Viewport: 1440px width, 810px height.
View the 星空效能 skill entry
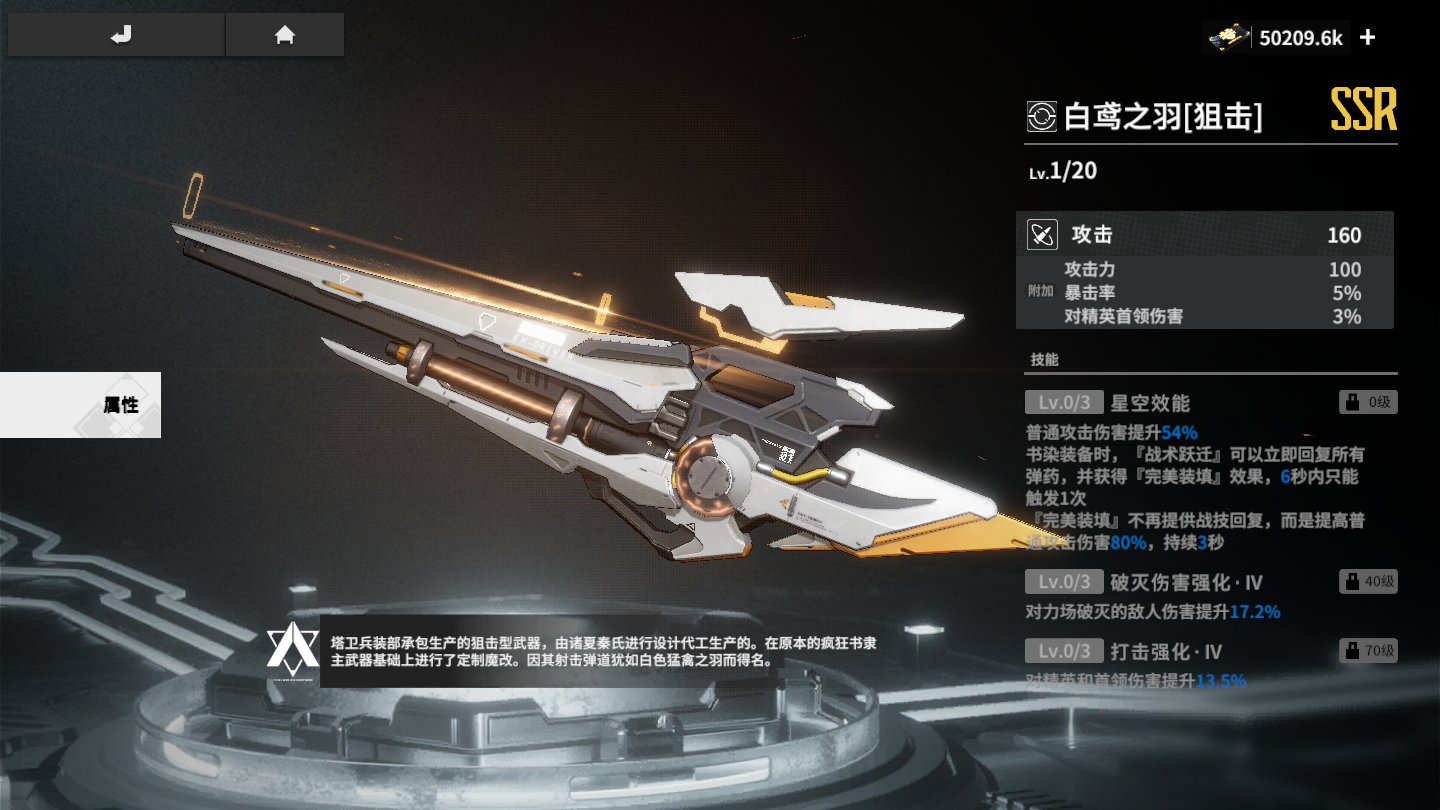point(1150,403)
